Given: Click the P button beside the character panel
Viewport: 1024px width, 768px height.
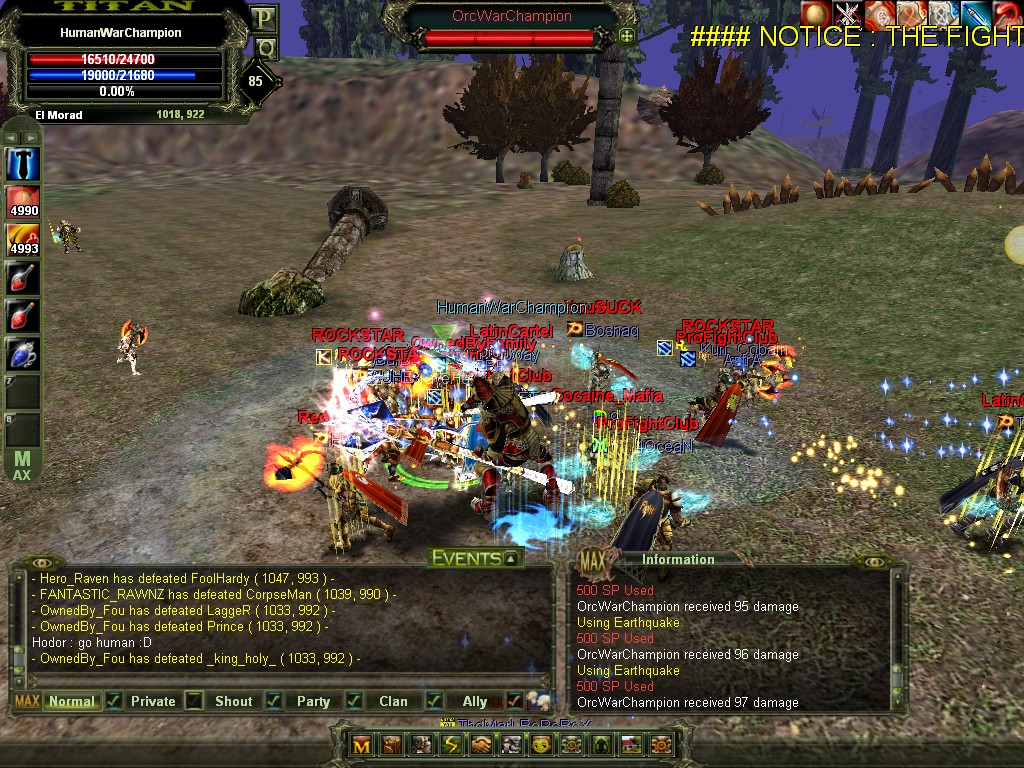Looking at the screenshot, I should coord(264,18).
